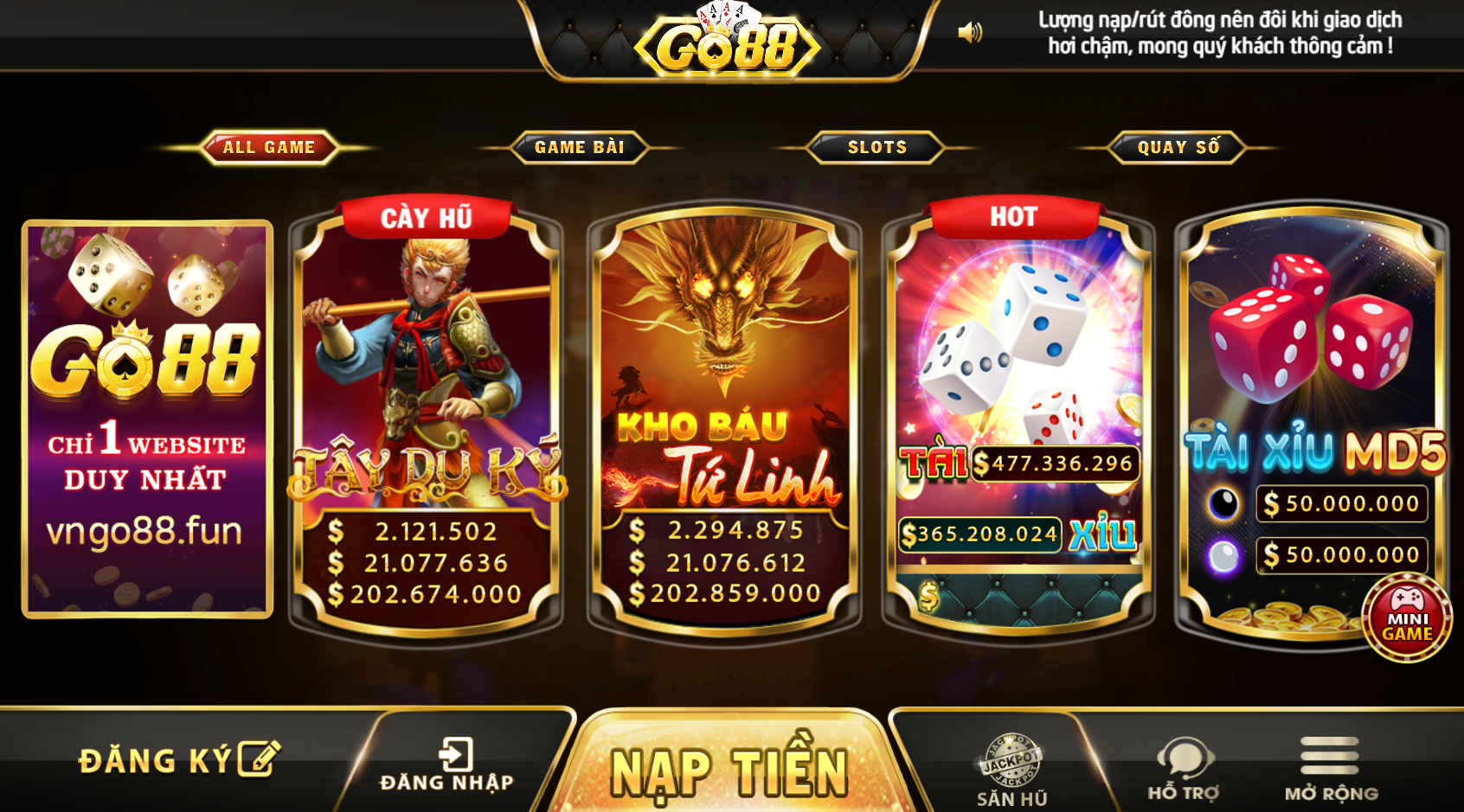The image size is (1464, 812).
Task: Click the dollar coin icon on the Tài Xỉu card
Action: pyautogui.click(x=928, y=595)
